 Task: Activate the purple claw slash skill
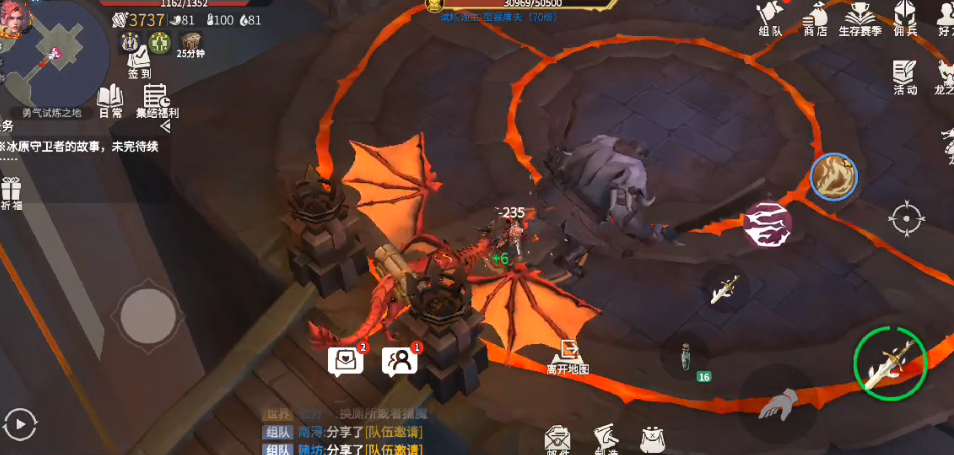point(767,224)
